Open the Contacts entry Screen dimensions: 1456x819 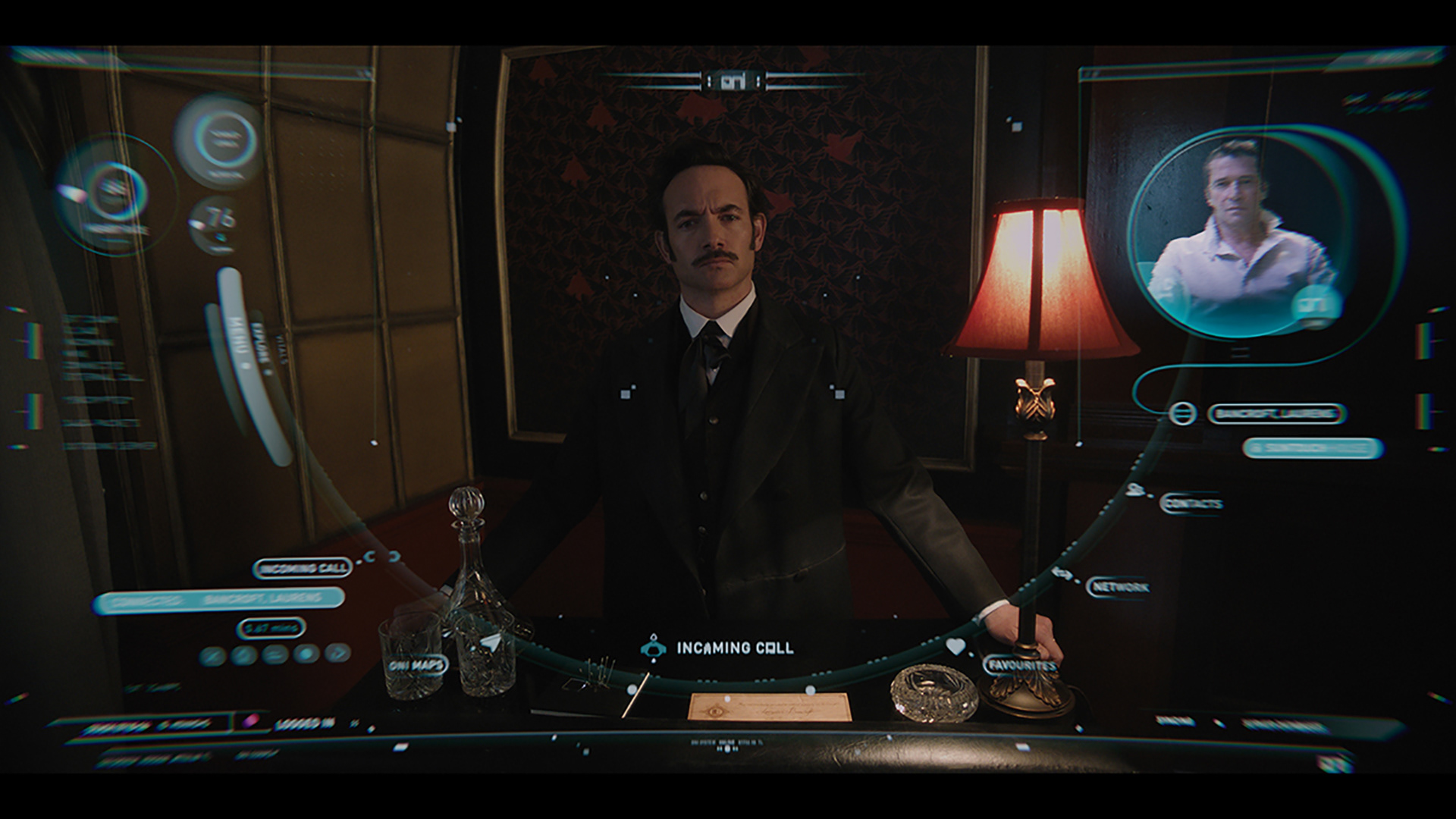(x=1192, y=504)
